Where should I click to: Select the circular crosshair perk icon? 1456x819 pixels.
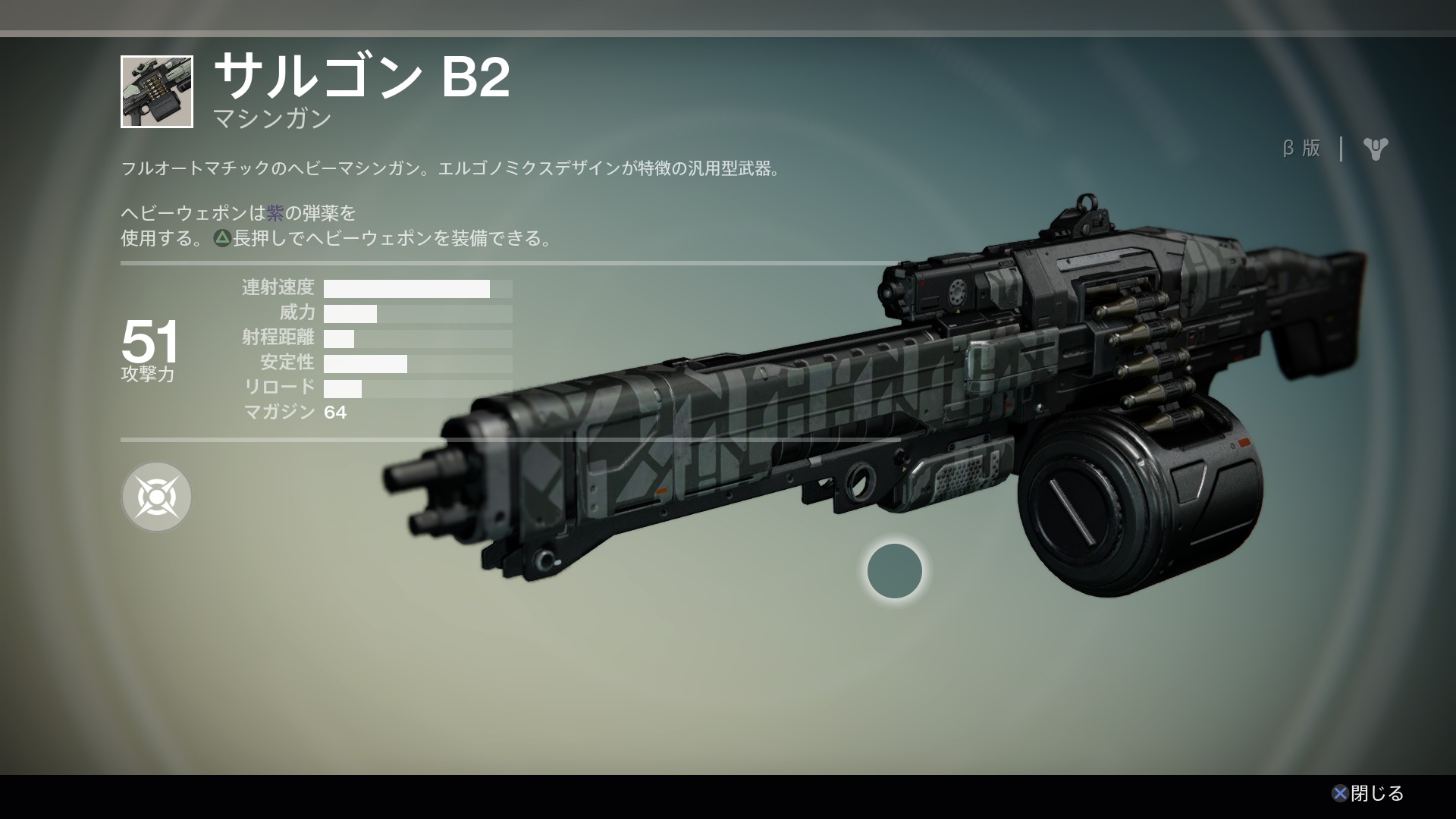[x=157, y=497]
